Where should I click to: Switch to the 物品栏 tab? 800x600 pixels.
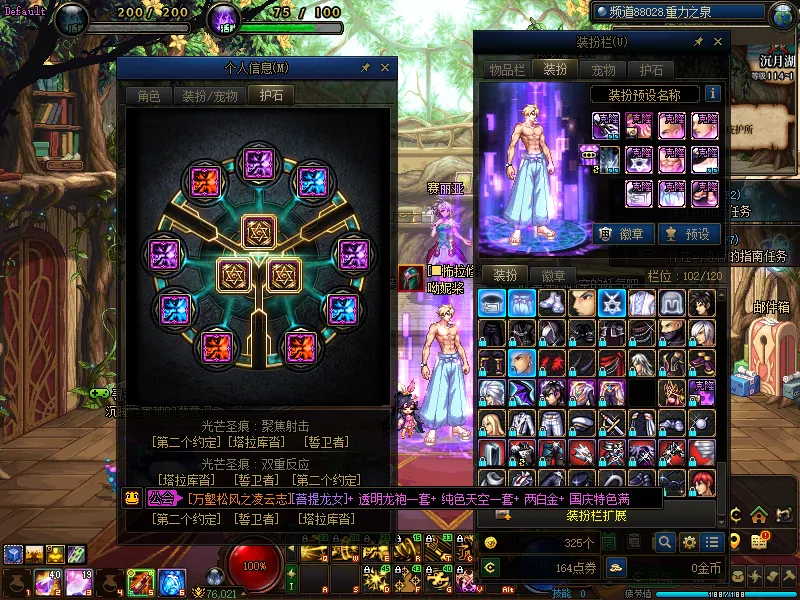[x=506, y=70]
